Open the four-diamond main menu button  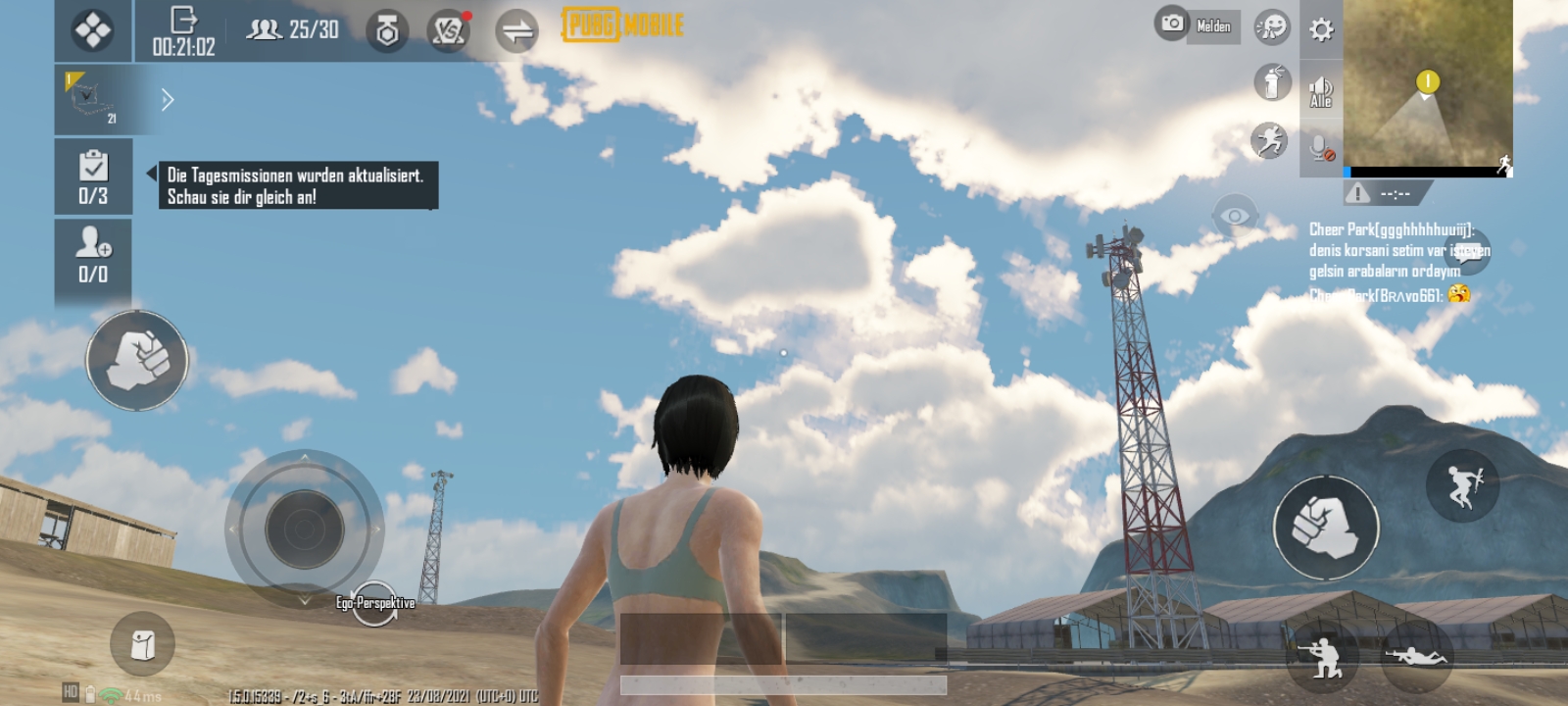[93, 31]
